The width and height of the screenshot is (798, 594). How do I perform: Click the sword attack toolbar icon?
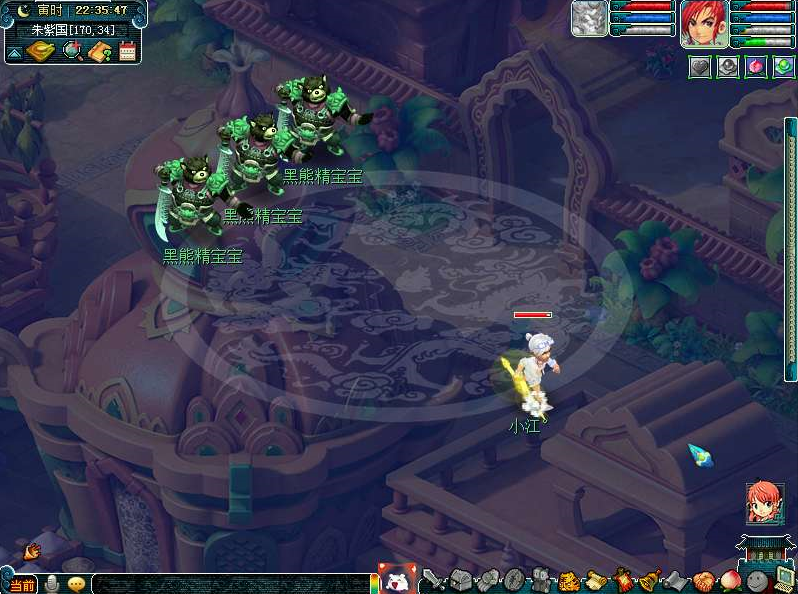click(433, 580)
